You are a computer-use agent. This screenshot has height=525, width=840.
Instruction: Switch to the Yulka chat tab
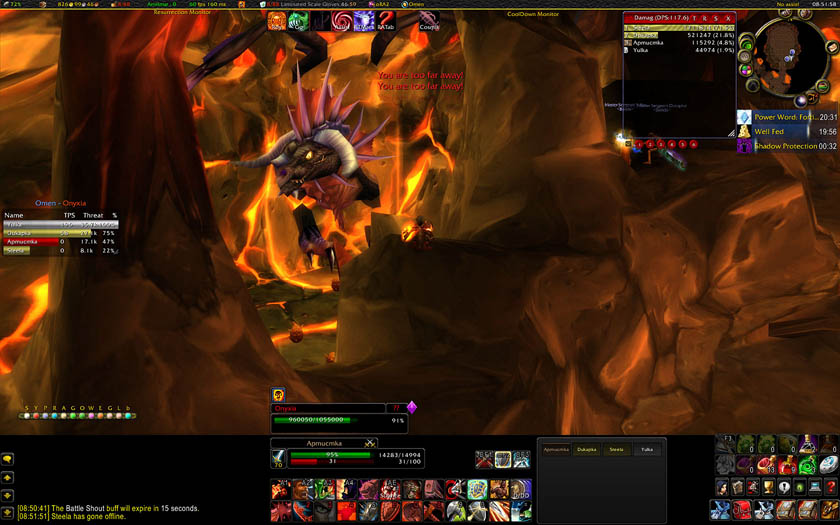(646, 450)
